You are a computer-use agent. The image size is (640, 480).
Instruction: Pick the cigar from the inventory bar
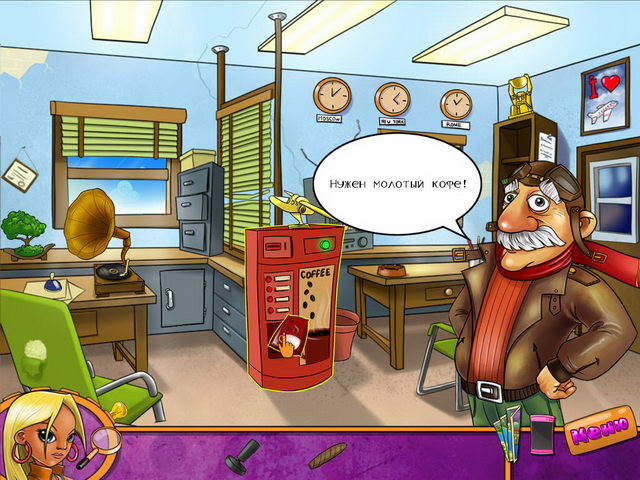[327, 455]
